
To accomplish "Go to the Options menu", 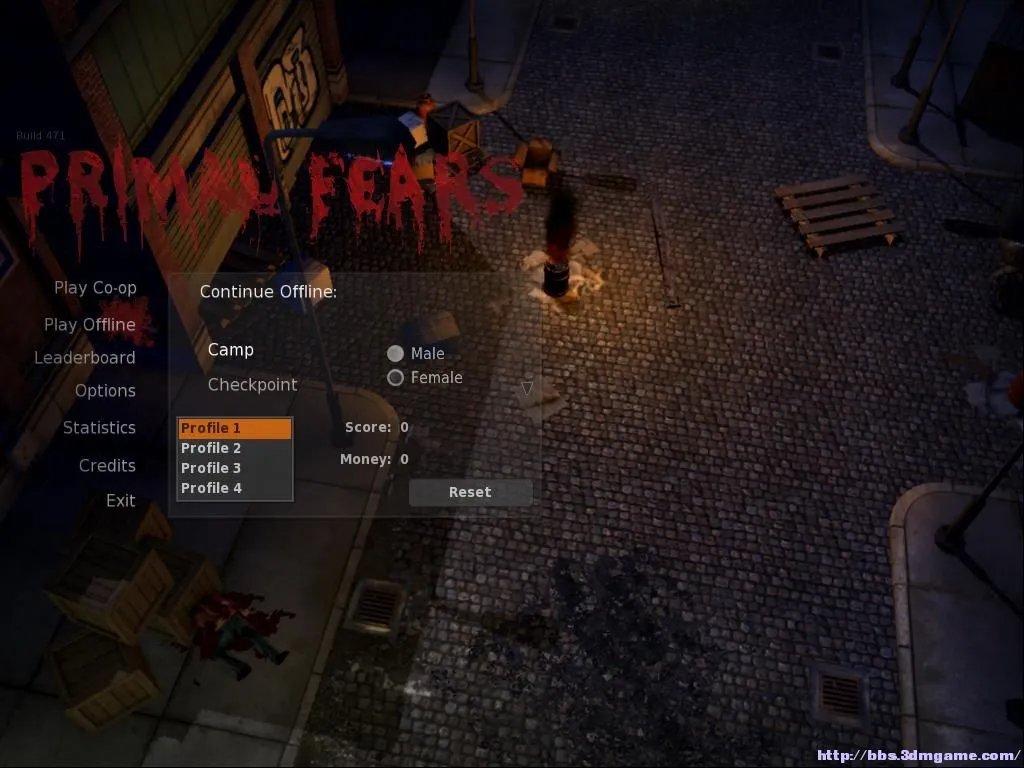I will click(105, 391).
